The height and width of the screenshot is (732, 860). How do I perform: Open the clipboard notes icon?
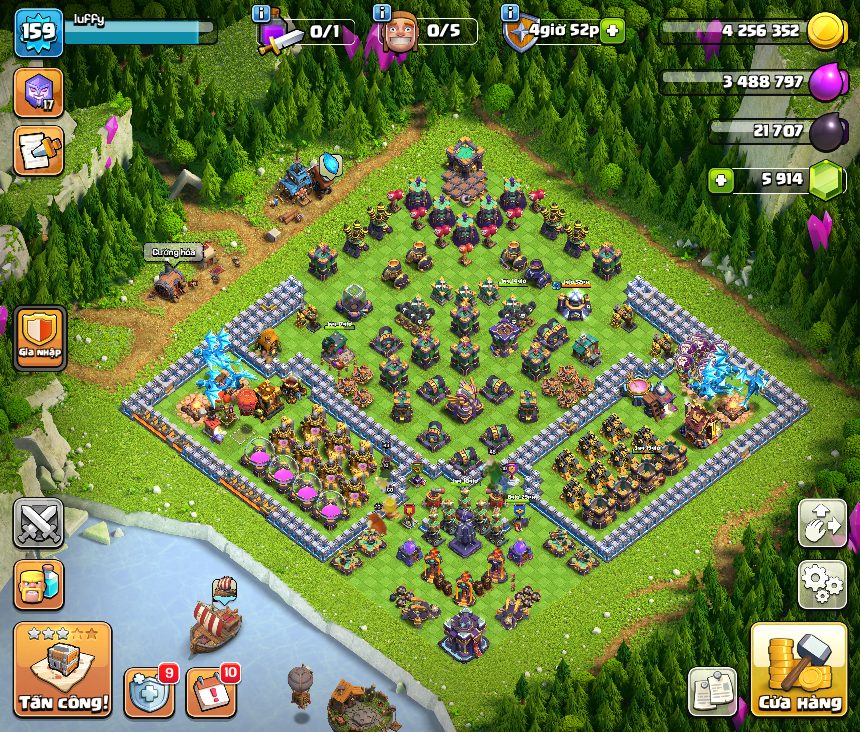(x=712, y=691)
